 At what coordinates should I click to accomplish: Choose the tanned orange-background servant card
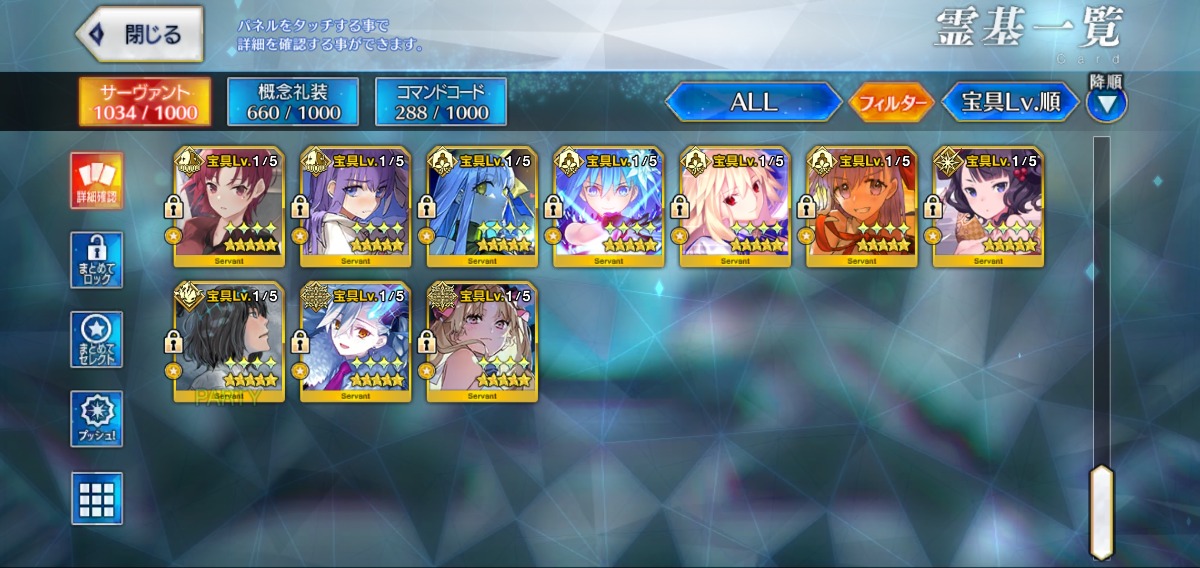861,207
